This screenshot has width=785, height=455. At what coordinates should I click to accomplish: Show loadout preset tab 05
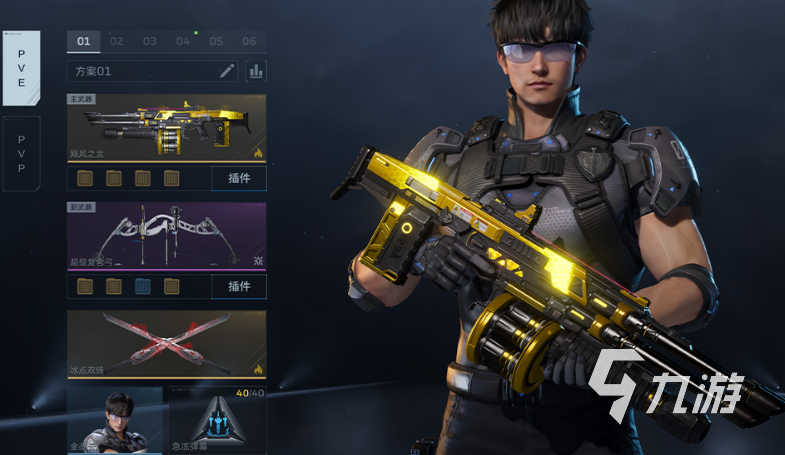pos(216,41)
